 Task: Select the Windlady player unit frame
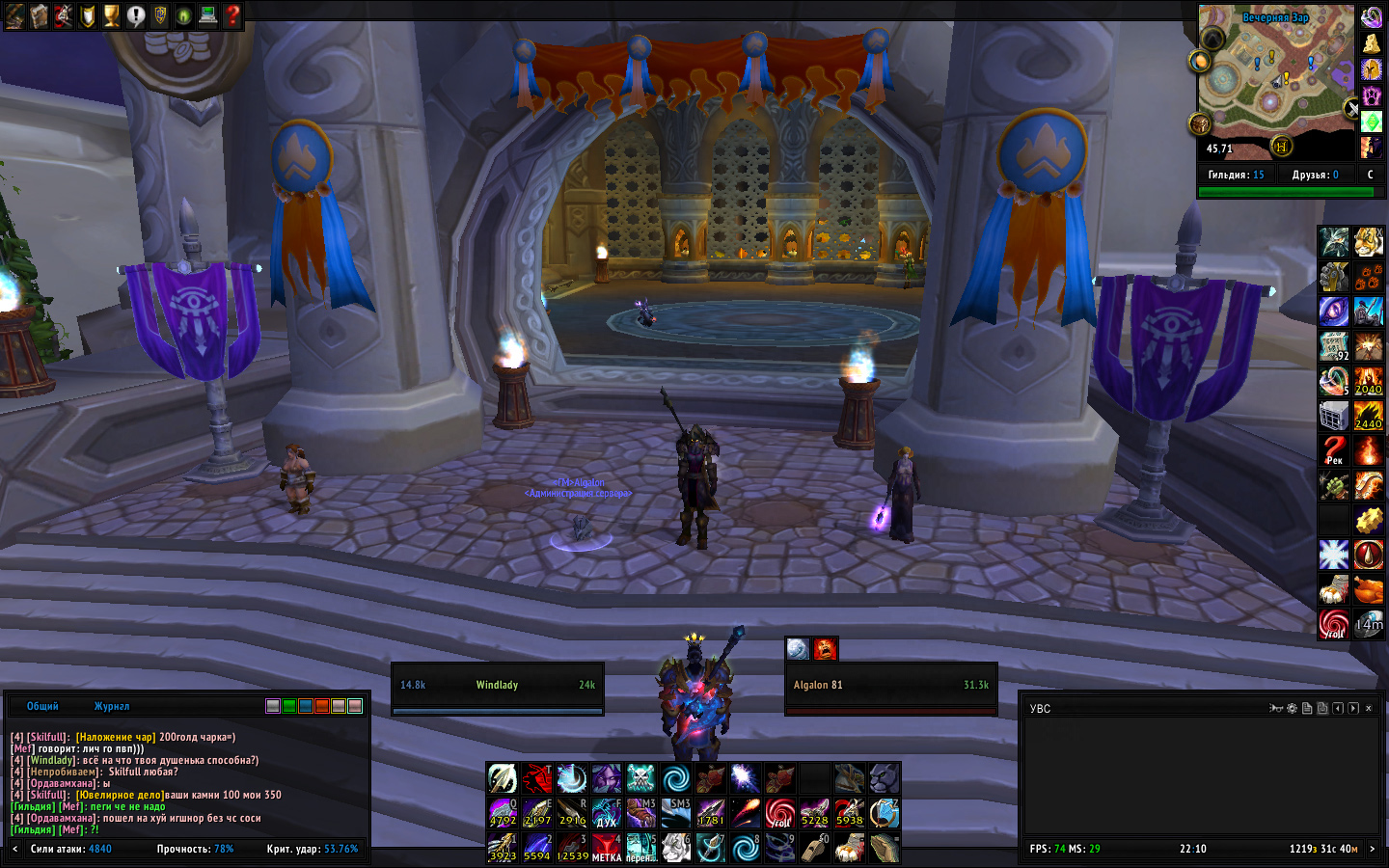coord(498,689)
